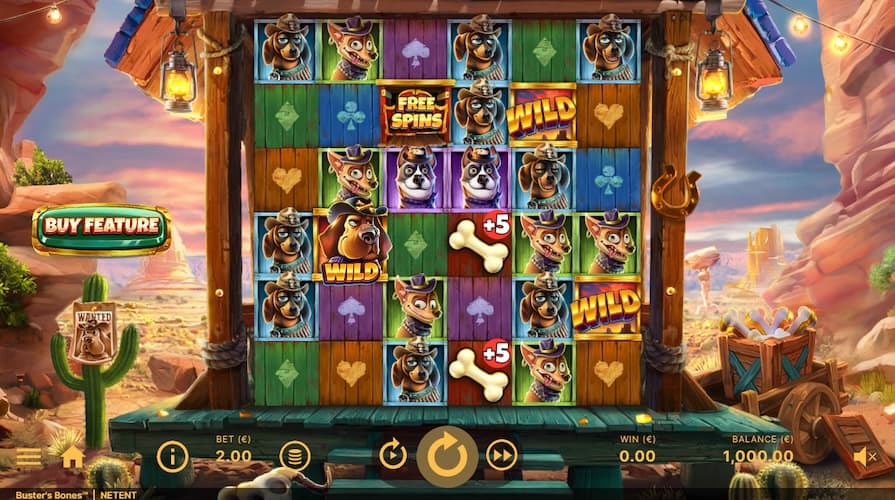
Task: Go to the home lobby
Action: coord(72,457)
